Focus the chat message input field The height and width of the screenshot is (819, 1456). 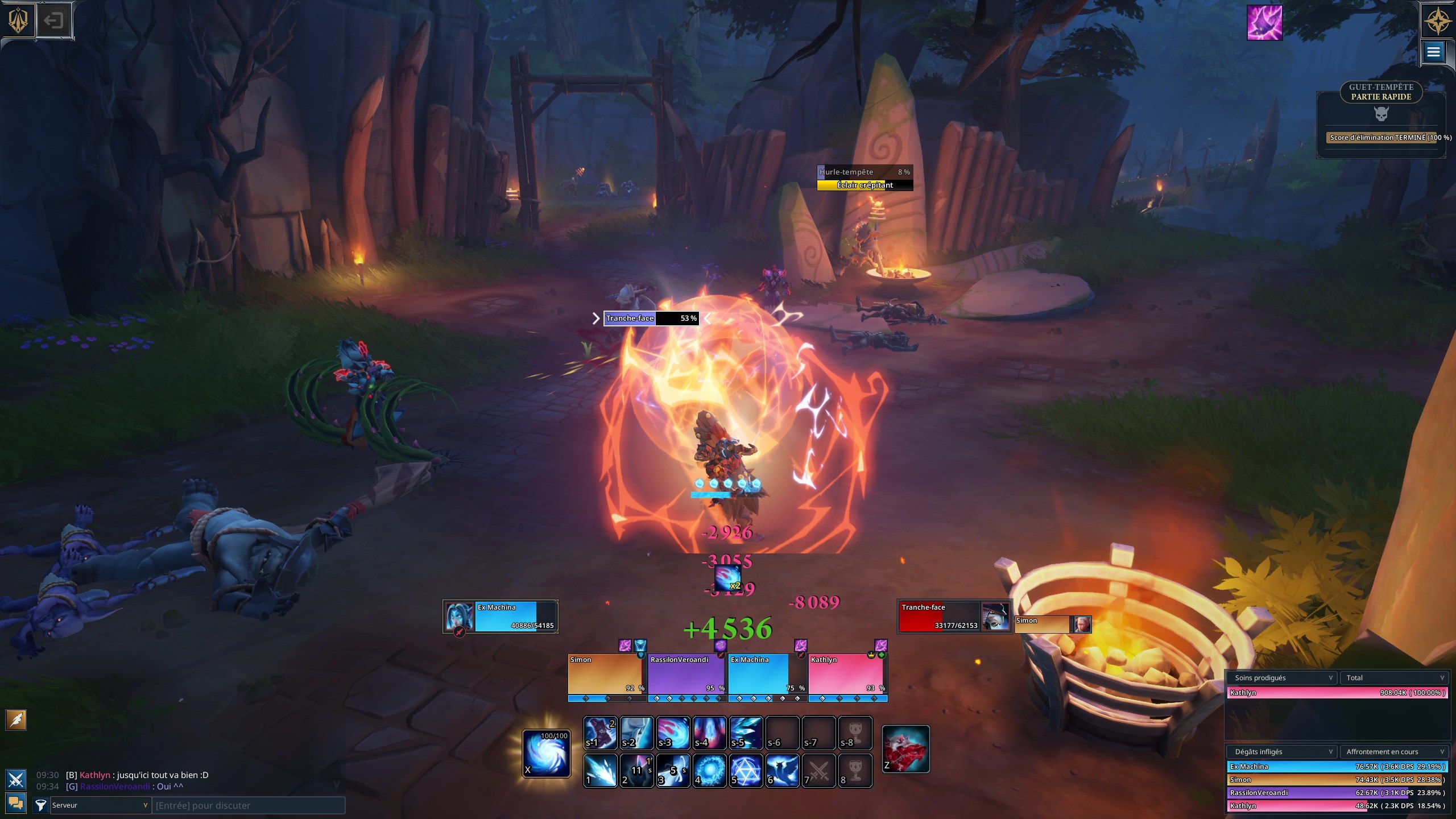tap(249, 805)
